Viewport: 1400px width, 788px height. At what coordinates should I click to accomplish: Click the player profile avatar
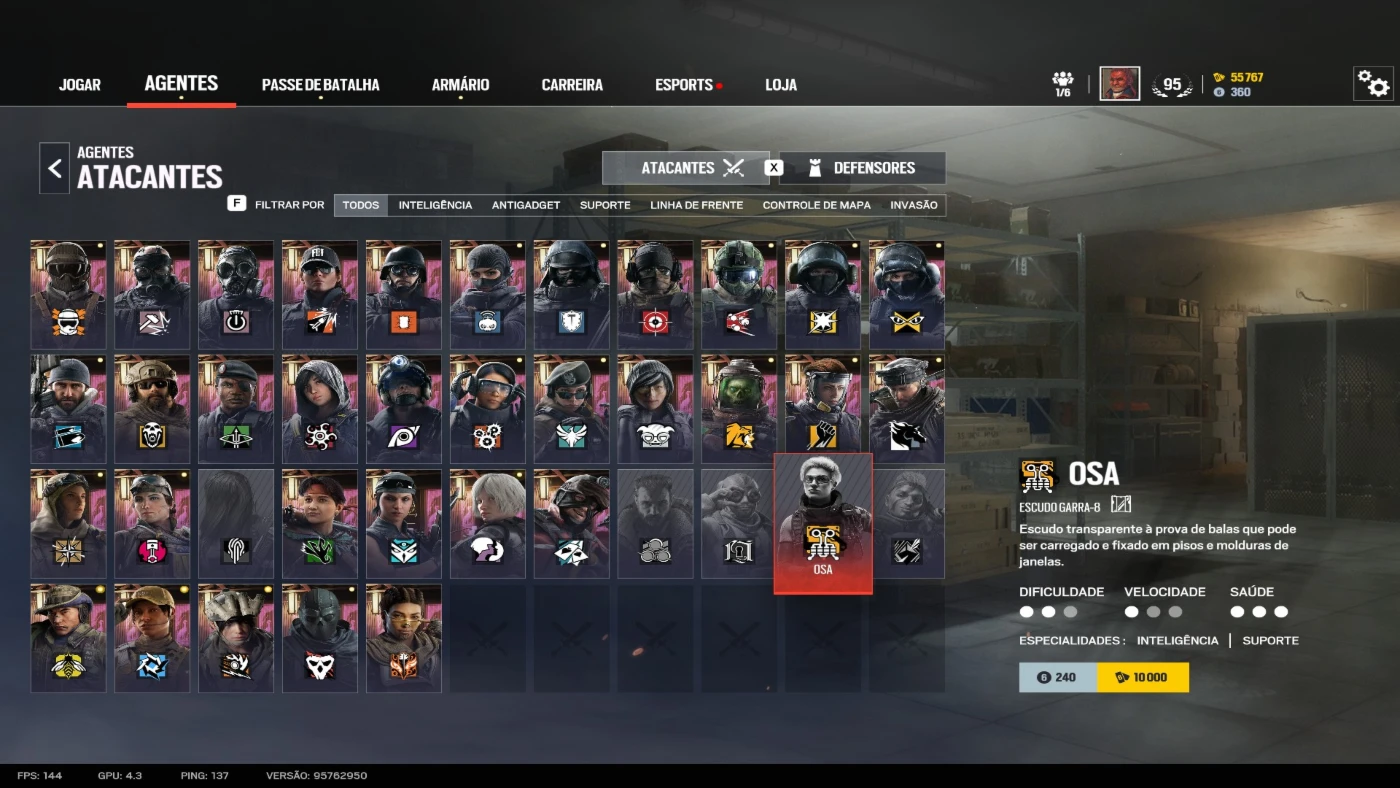coord(1119,84)
